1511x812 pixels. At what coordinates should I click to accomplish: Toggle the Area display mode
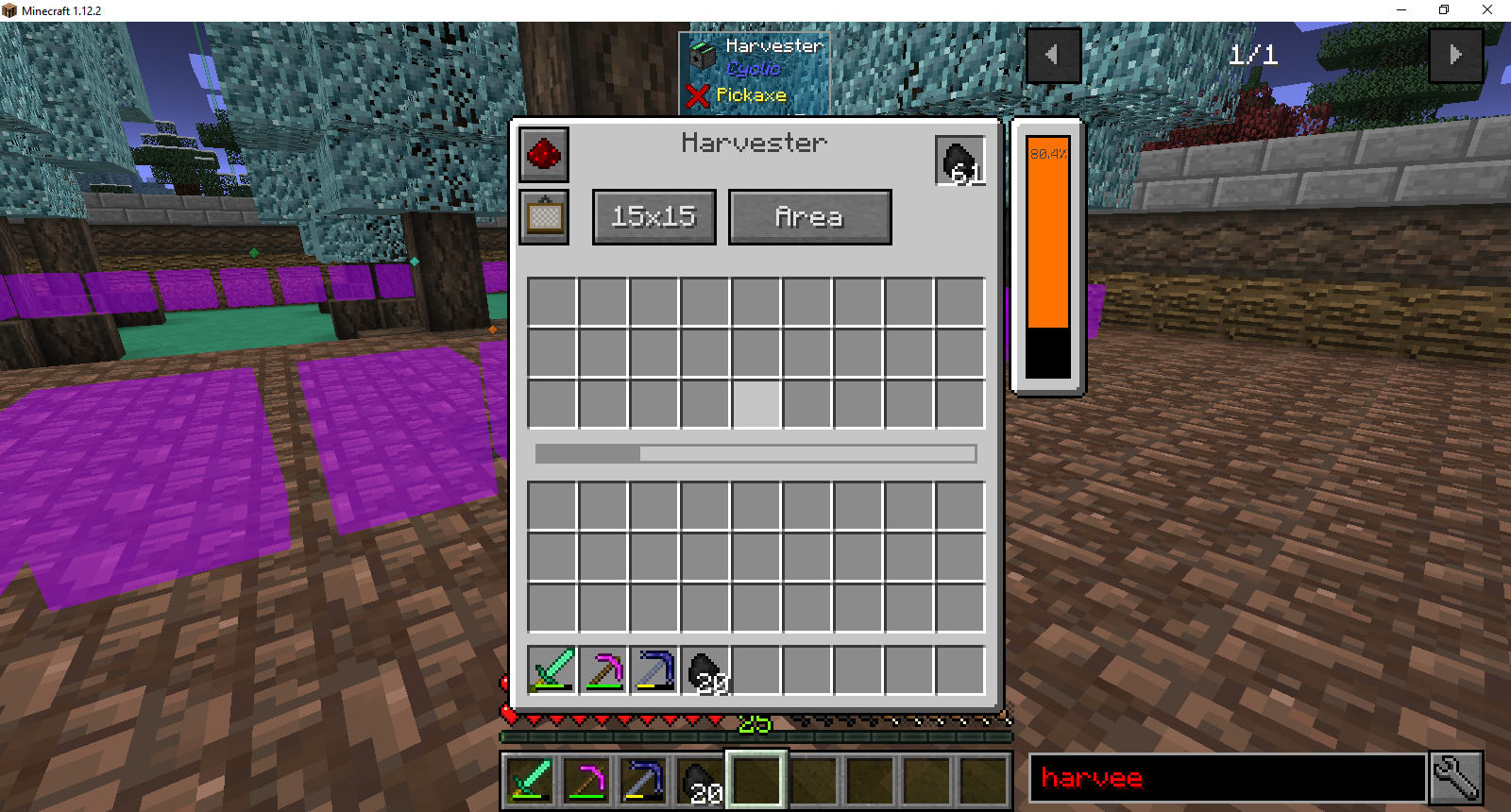click(x=809, y=216)
